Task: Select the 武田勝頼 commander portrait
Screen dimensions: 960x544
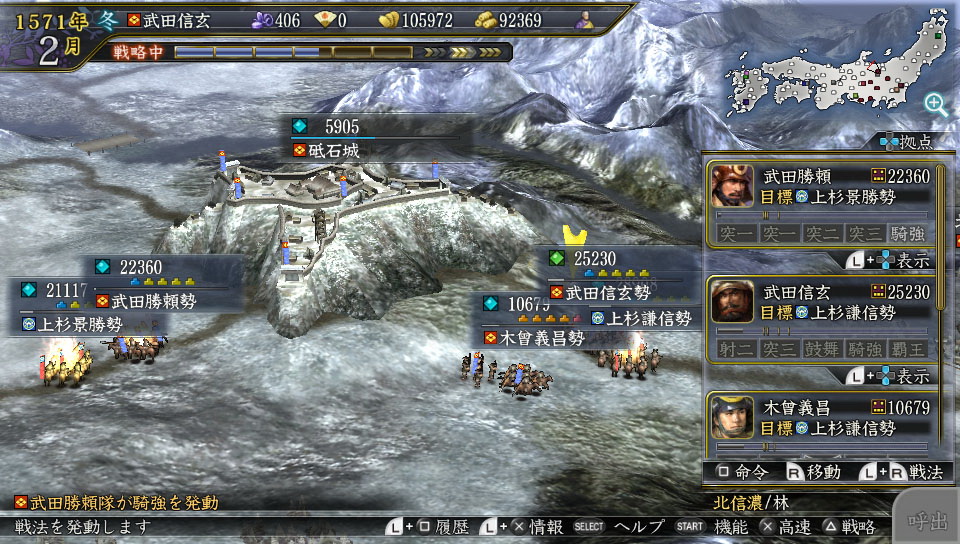Action: pos(733,186)
